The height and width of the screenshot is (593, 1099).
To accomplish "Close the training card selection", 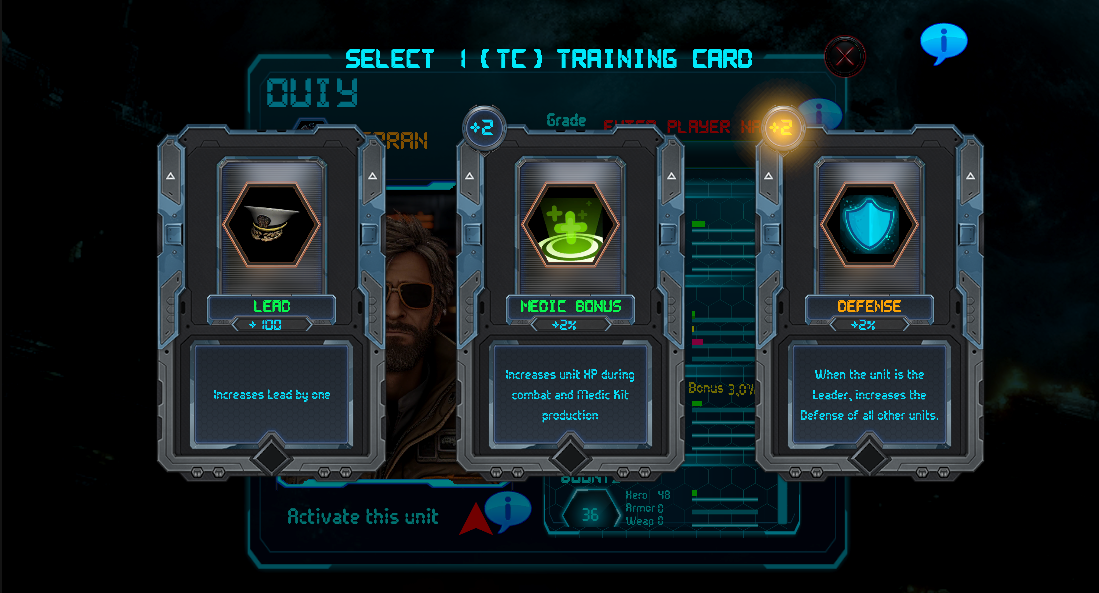I will (845, 57).
